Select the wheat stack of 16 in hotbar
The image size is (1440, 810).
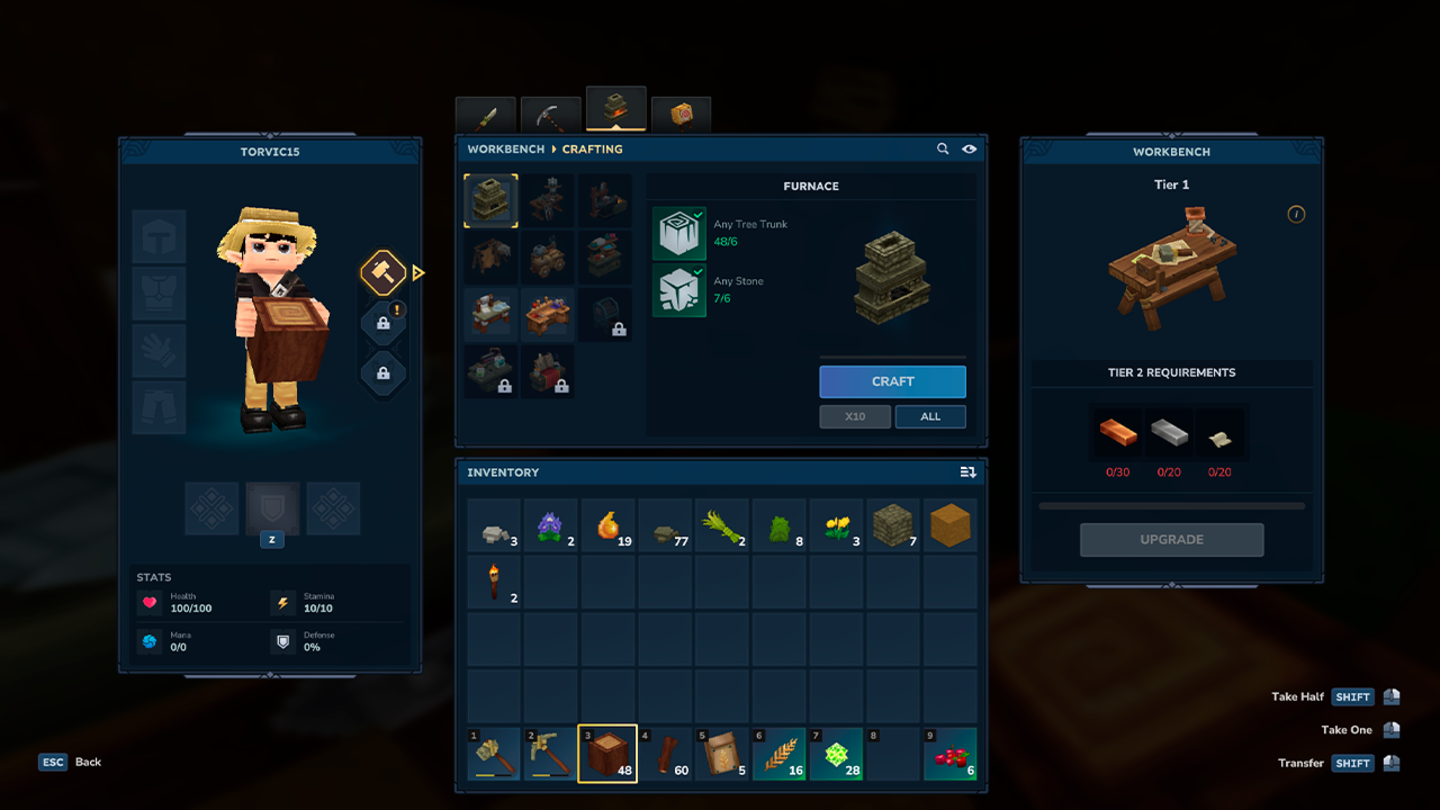[x=778, y=754]
